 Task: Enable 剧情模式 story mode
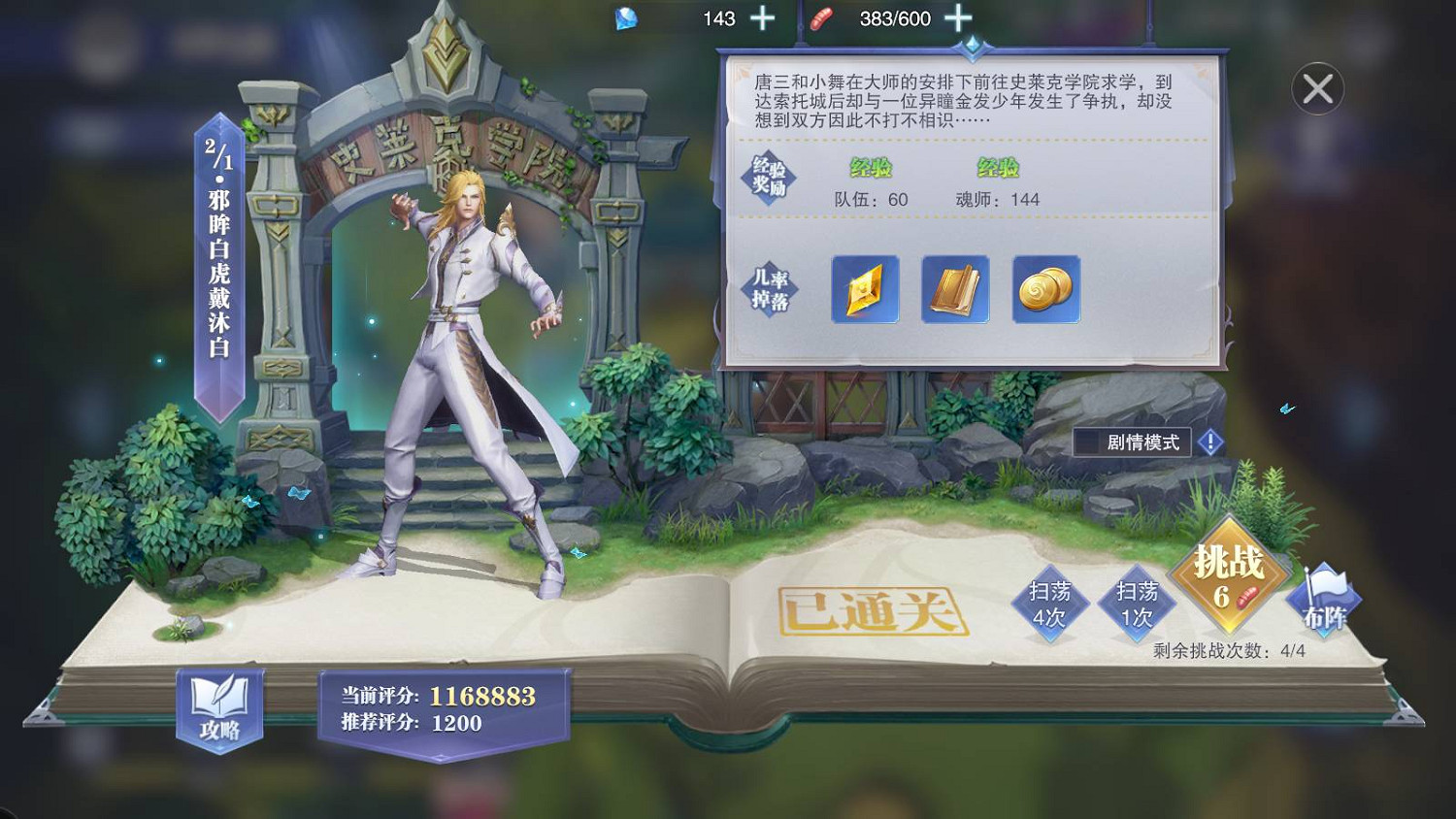point(1132,442)
